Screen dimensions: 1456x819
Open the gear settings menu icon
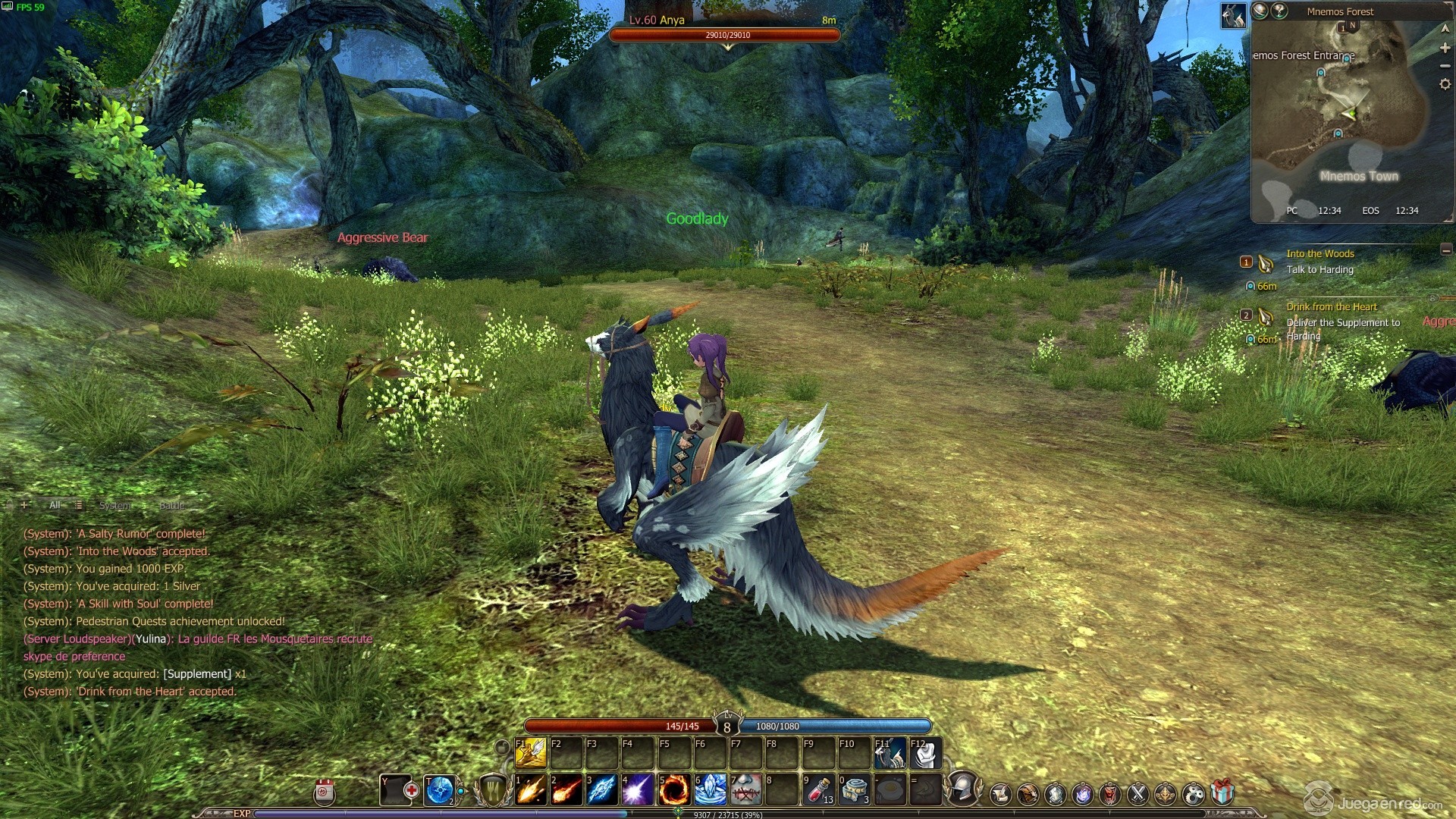(x=1194, y=794)
